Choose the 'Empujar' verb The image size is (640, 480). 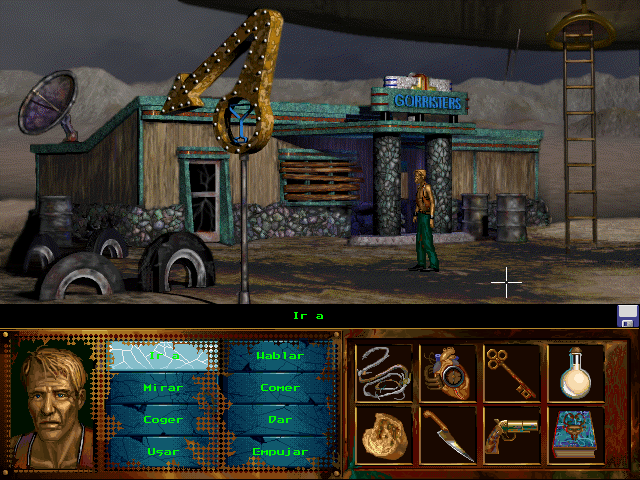pos(279,451)
